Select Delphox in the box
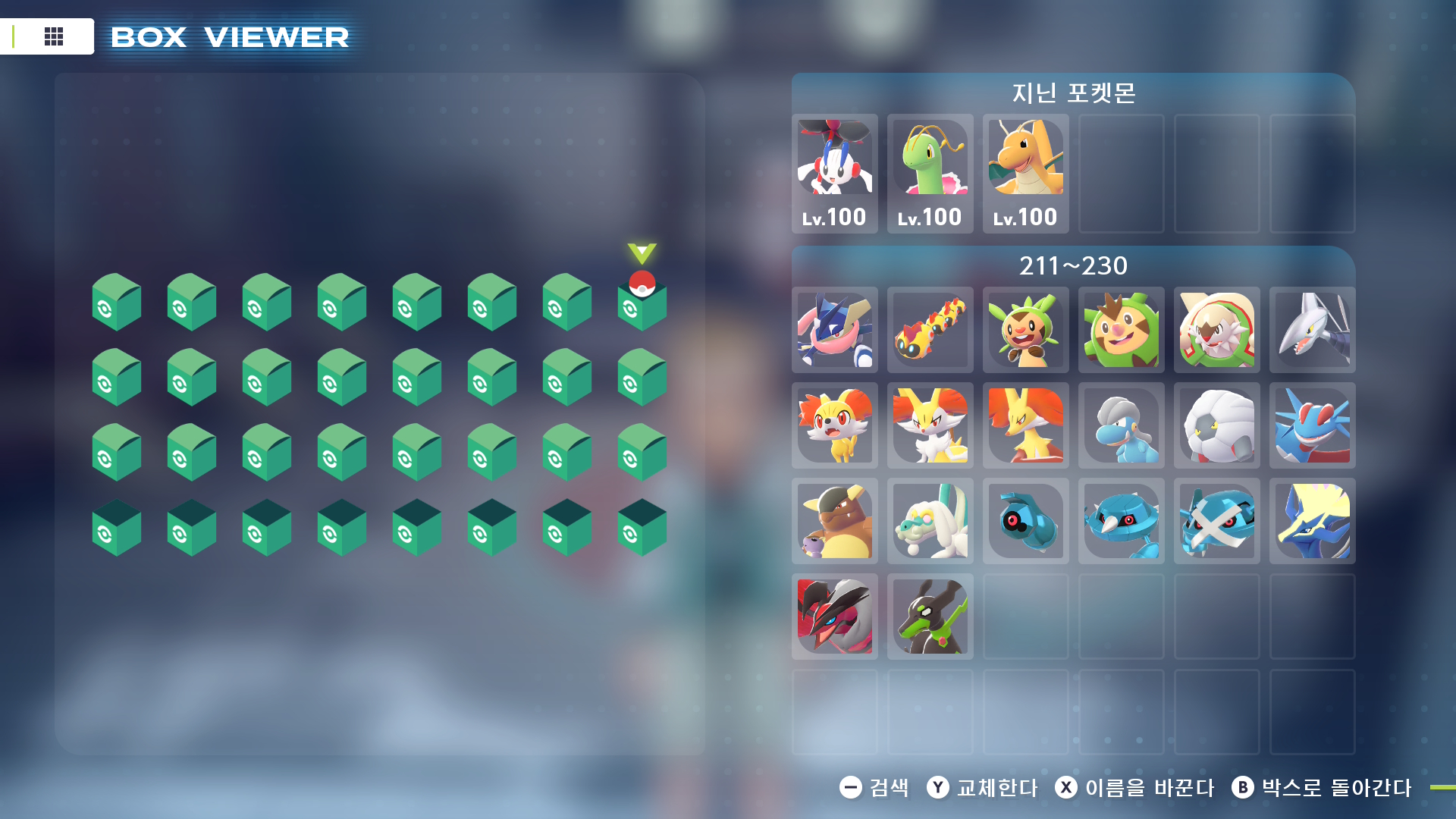Screen dimensions: 1456x819 click(1025, 425)
